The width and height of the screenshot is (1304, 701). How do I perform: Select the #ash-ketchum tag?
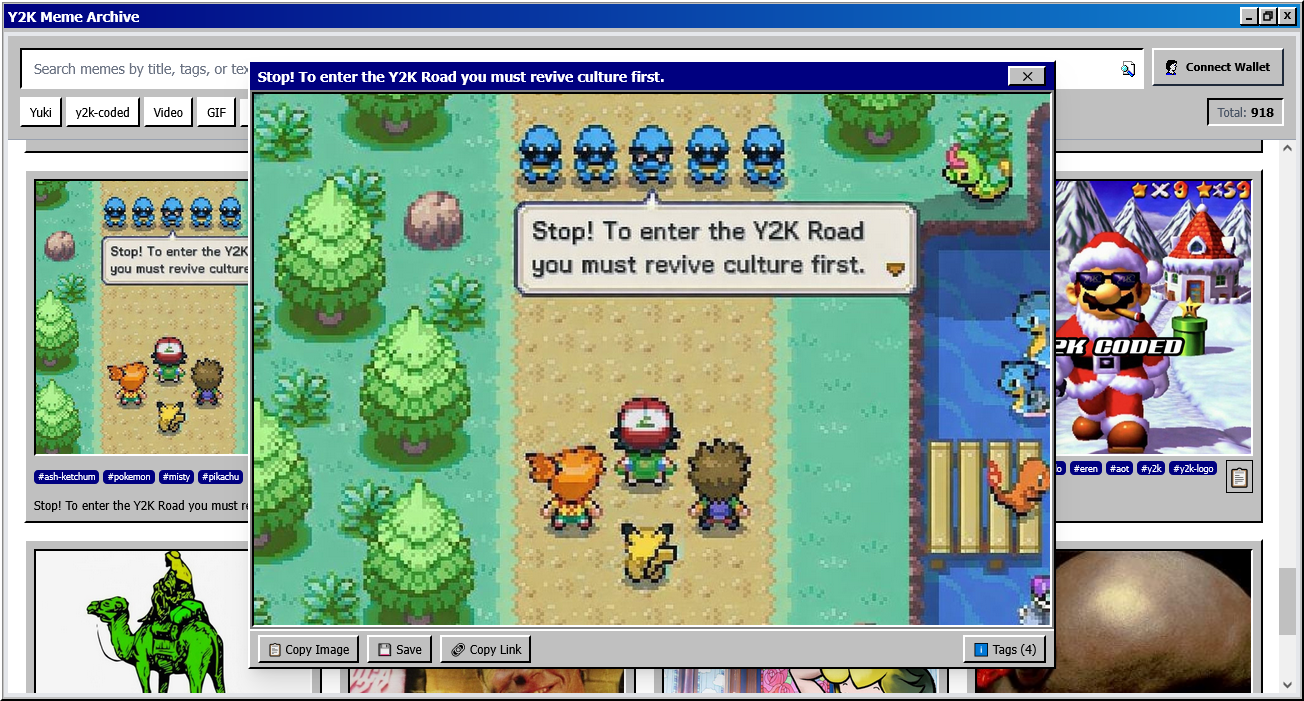[x=67, y=477]
